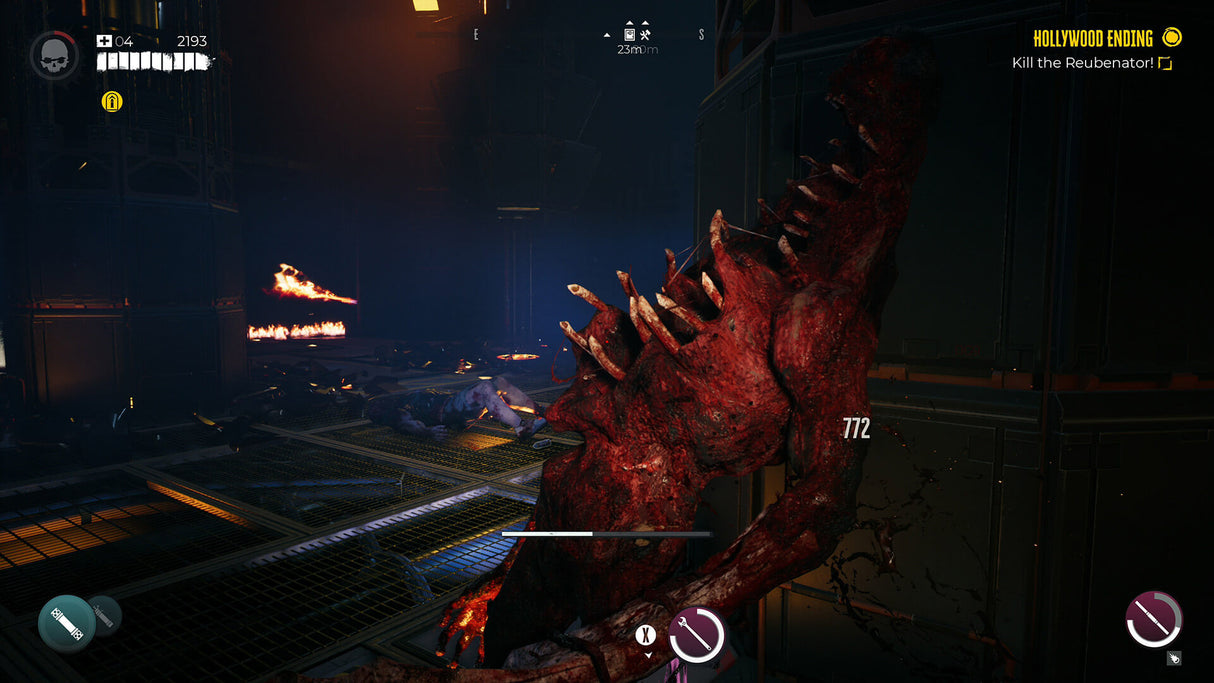The image size is (1214, 683).
Task: Select the Kill the Reubenator objective
Action: [1082, 63]
